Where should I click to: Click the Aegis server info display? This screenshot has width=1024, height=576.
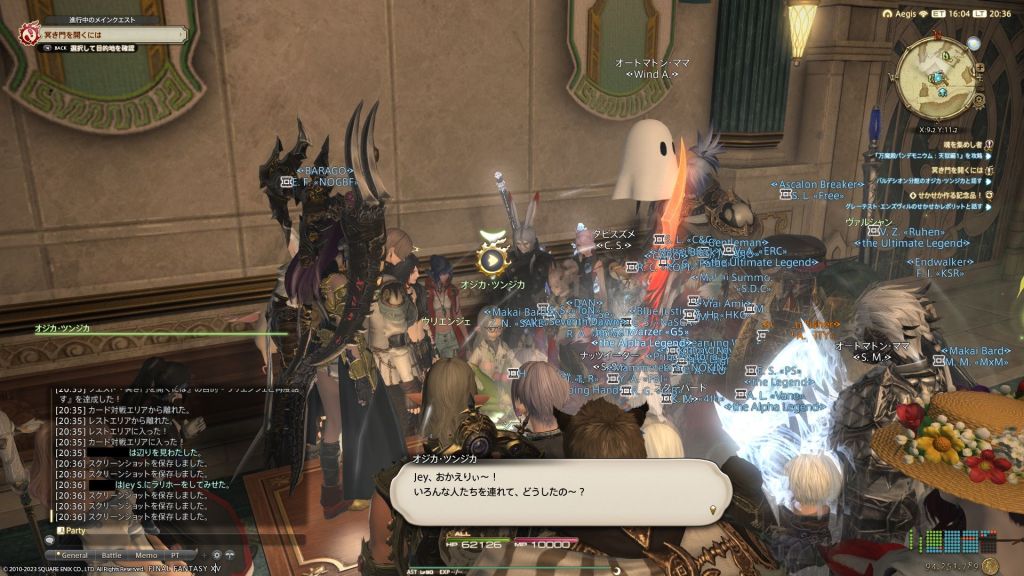click(x=901, y=12)
